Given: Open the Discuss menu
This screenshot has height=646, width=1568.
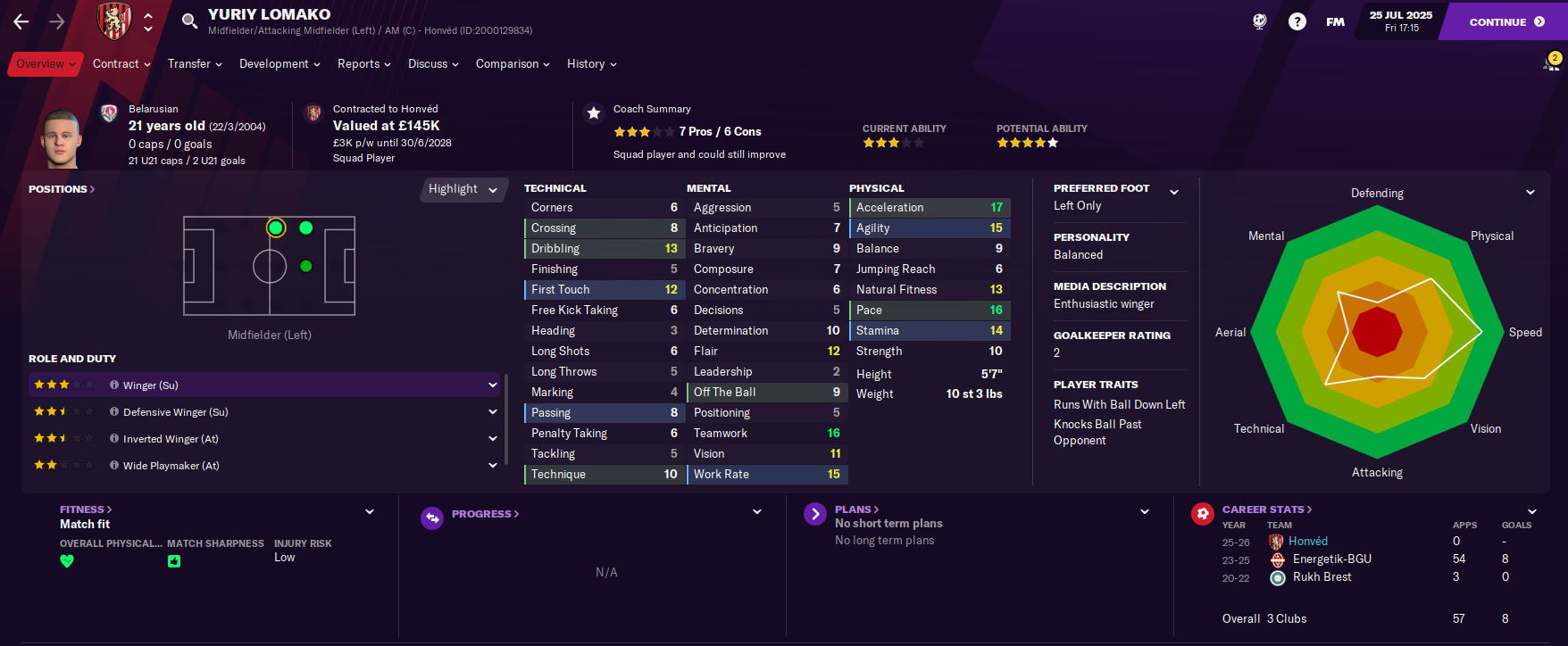Looking at the screenshot, I should click(433, 64).
